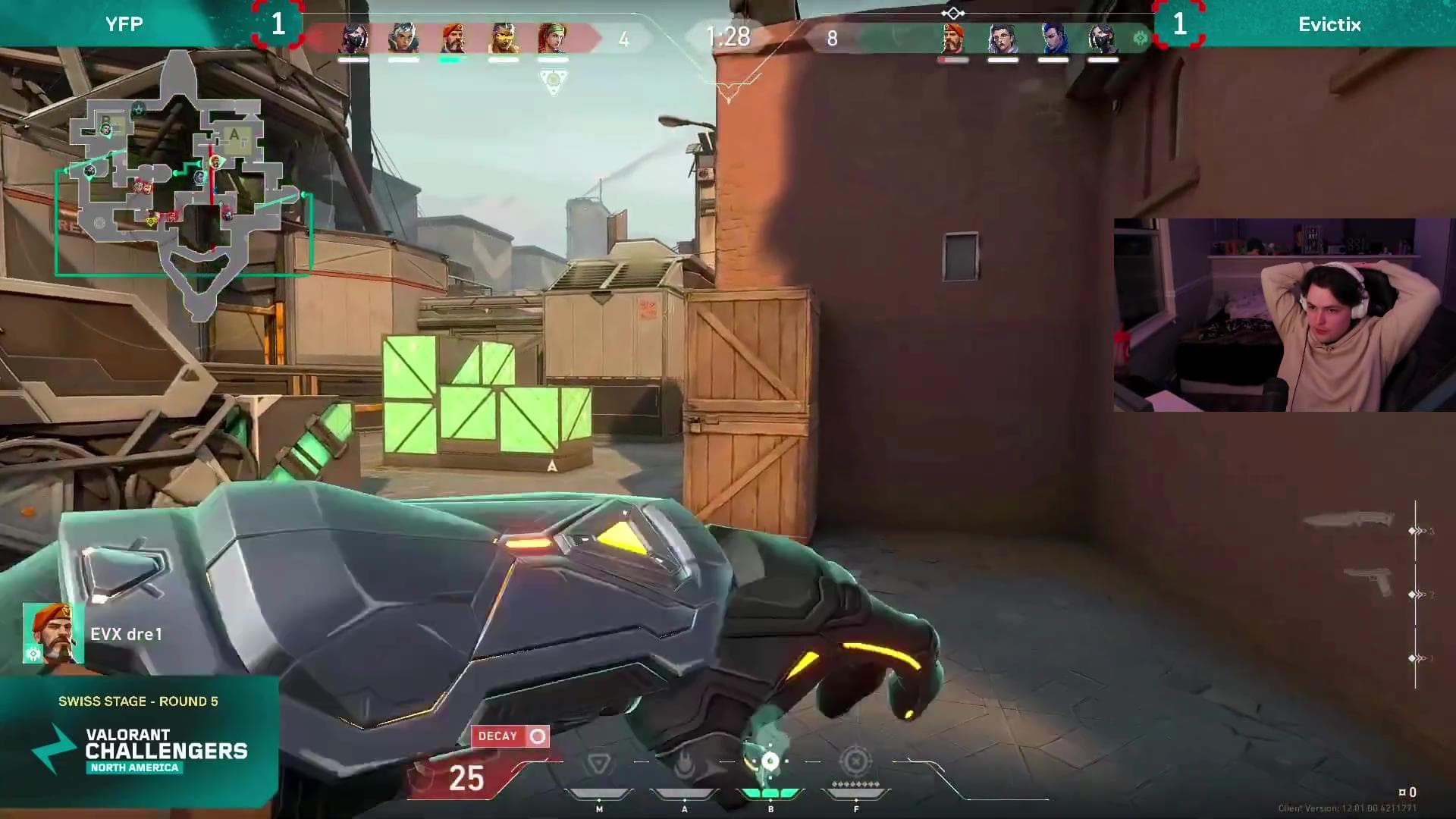
Task: Select Brimstone's portrait on team YFP
Action: [452, 38]
